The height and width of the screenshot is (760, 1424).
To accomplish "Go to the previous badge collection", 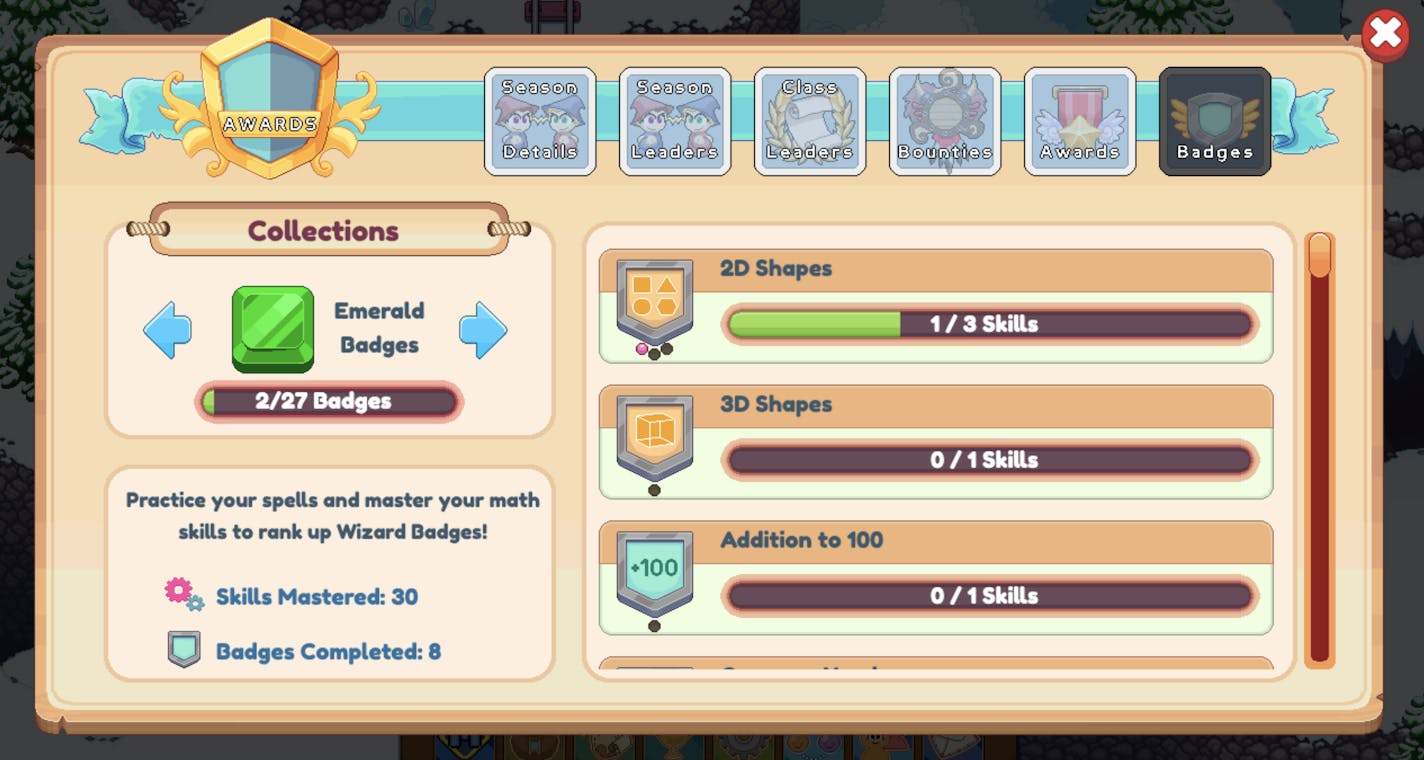I will tap(167, 328).
